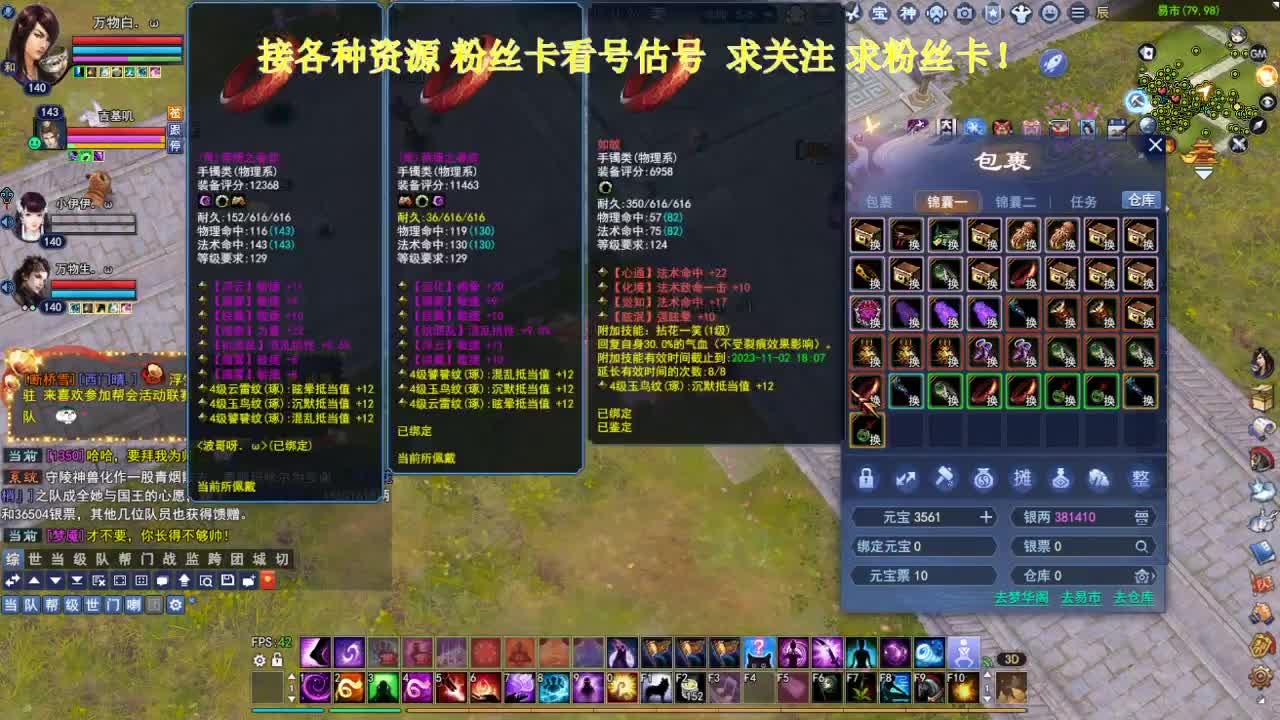
Task: Toggle the 3D view button beside the skill bar
Action: pyautogui.click(x=1011, y=658)
